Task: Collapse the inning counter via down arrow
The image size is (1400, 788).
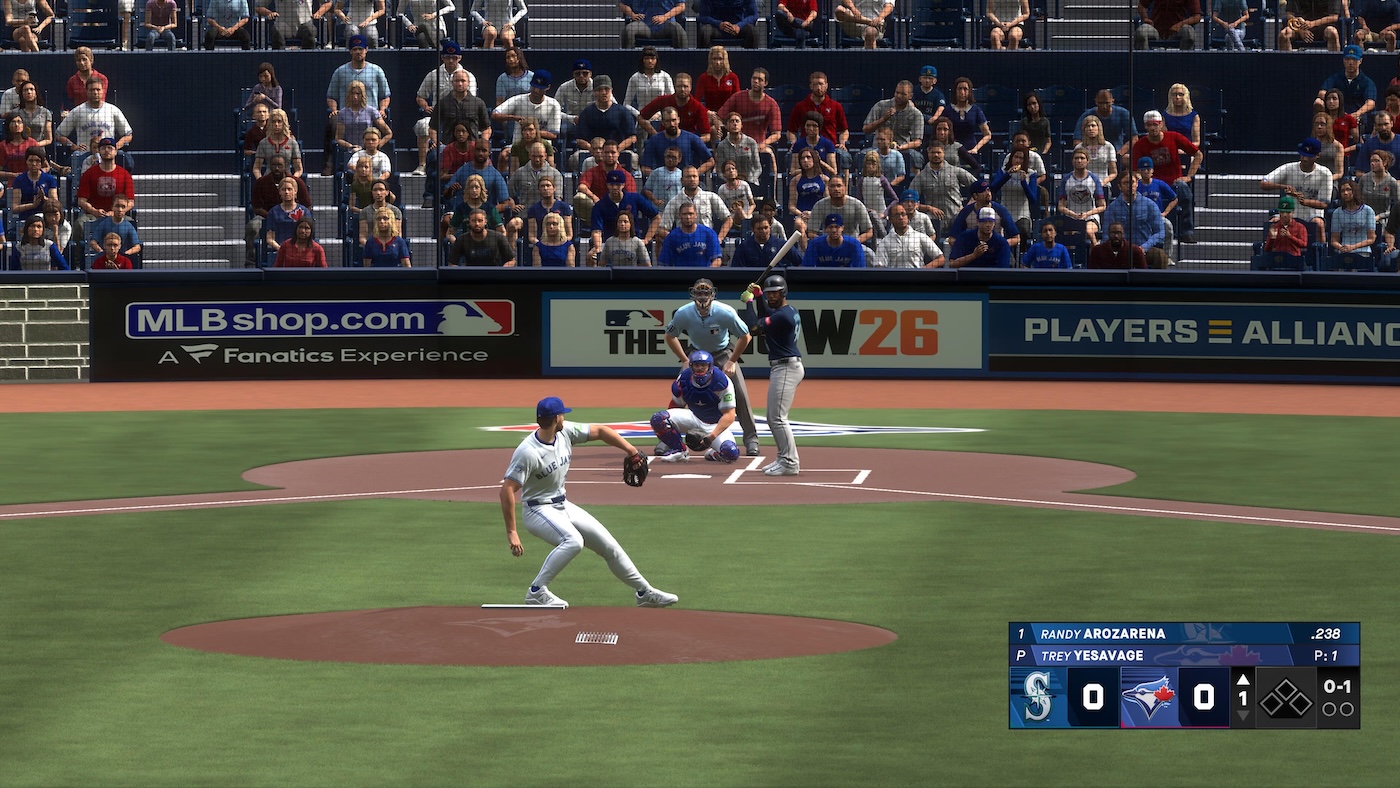Action: coord(1243,717)
